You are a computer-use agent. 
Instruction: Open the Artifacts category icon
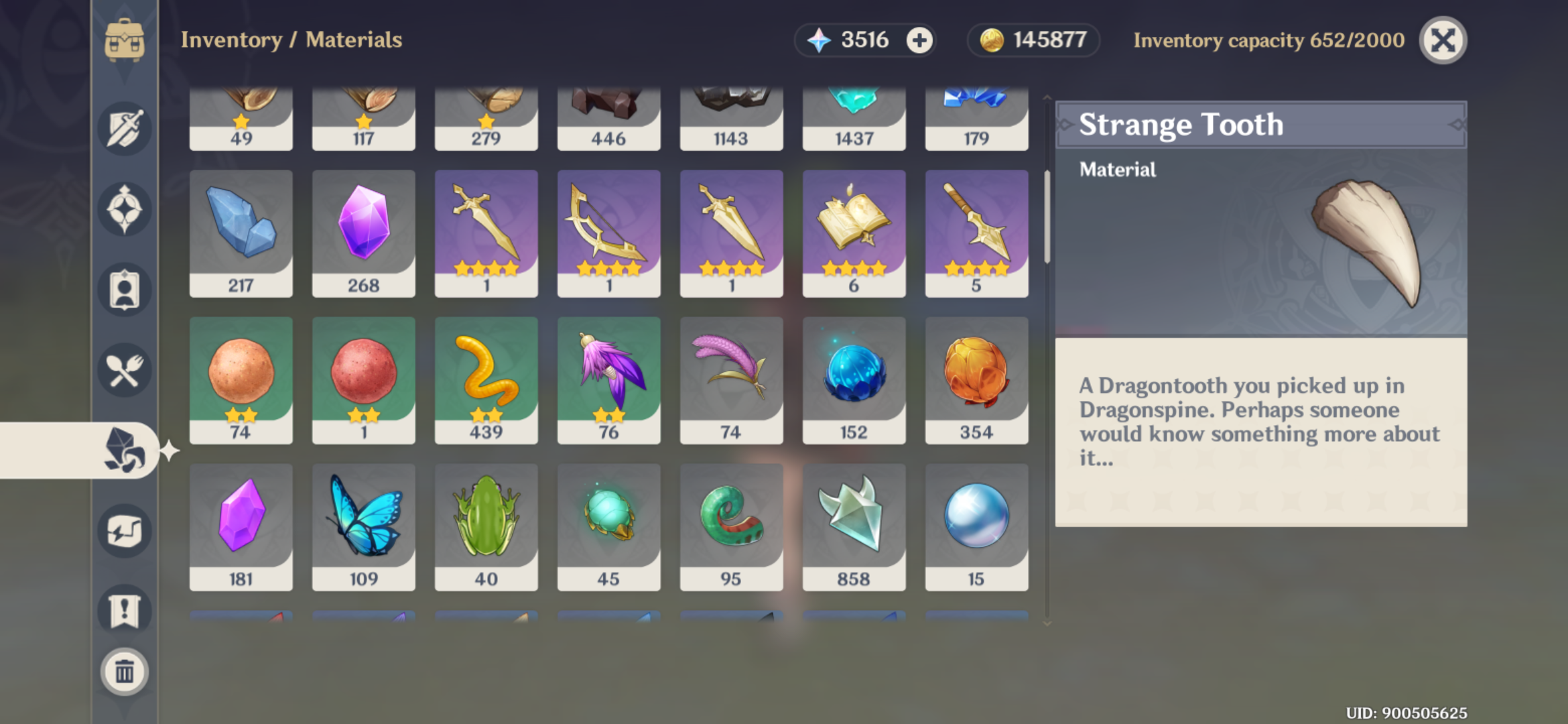coord(124,209)
